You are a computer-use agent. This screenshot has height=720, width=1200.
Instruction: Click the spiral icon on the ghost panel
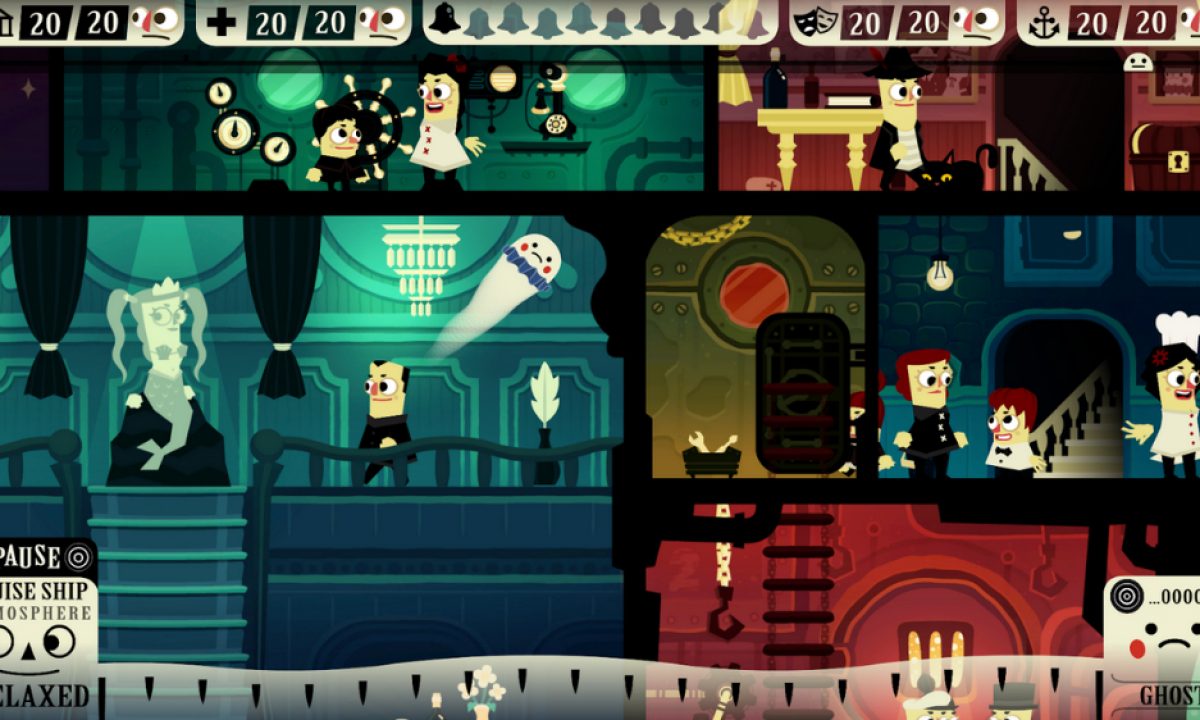[x=1126, y=598]
